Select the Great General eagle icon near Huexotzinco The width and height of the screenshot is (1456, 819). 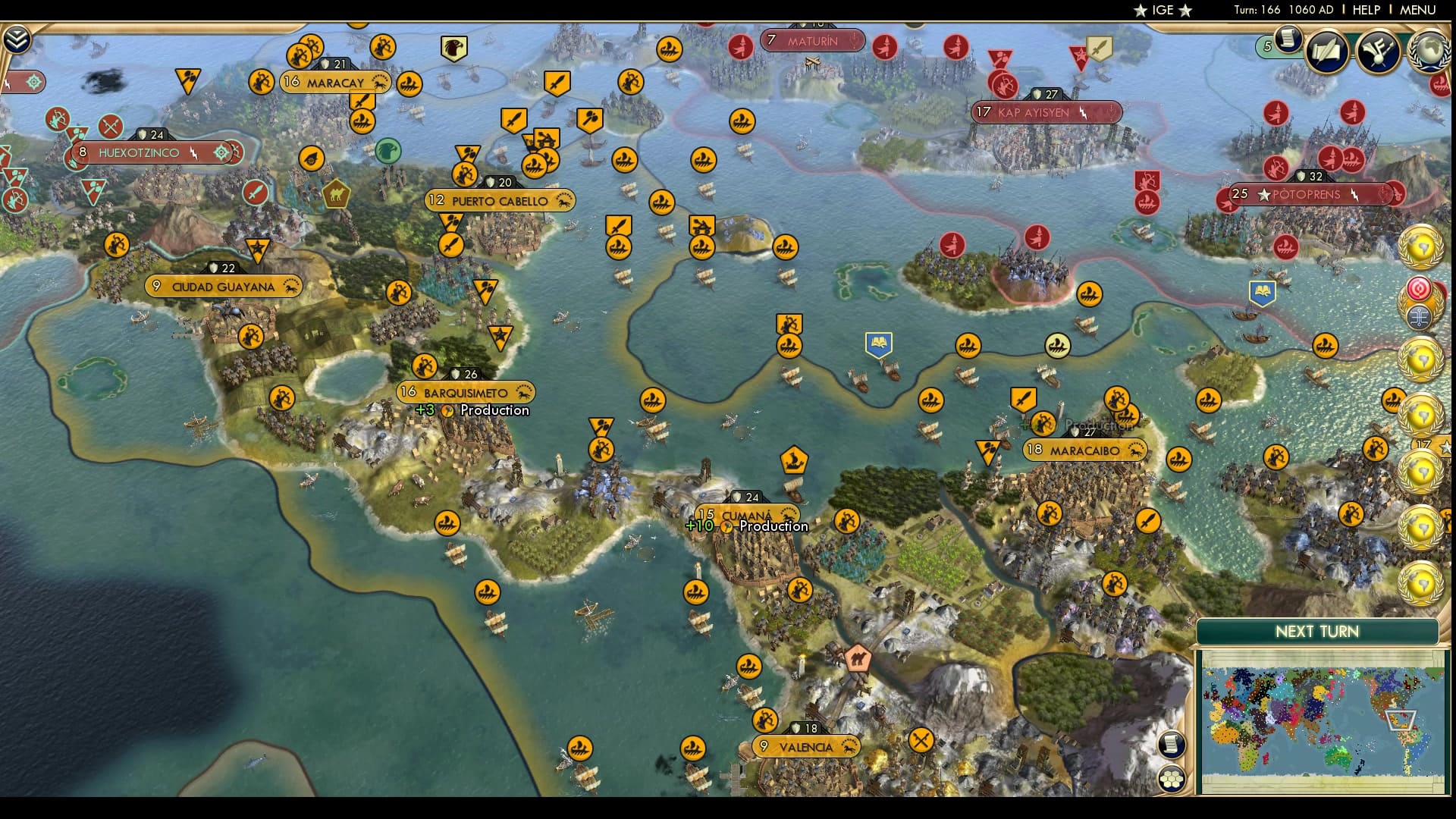388,152
